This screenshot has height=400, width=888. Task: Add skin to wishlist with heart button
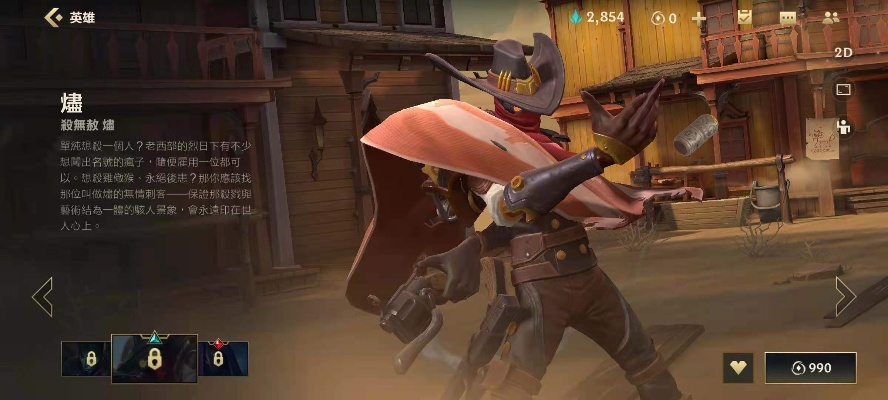(739, 367)
